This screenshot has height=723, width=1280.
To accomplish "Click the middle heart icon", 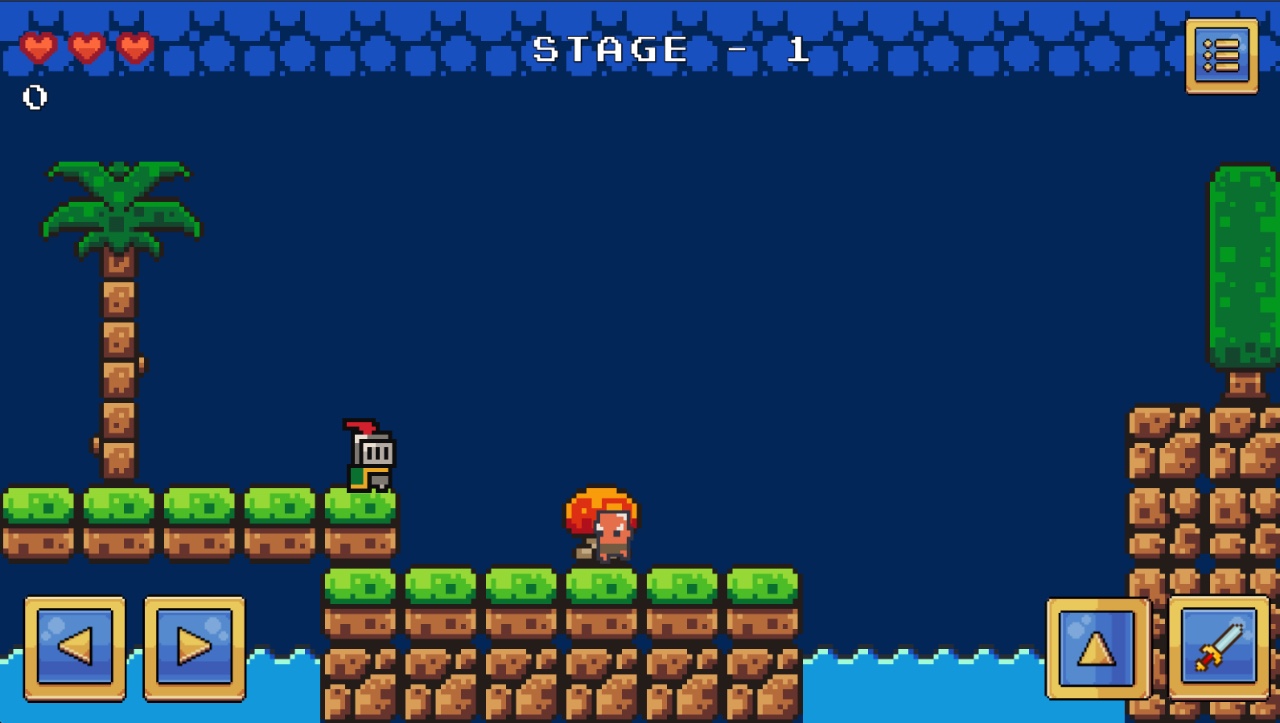I will coord(88,47).
